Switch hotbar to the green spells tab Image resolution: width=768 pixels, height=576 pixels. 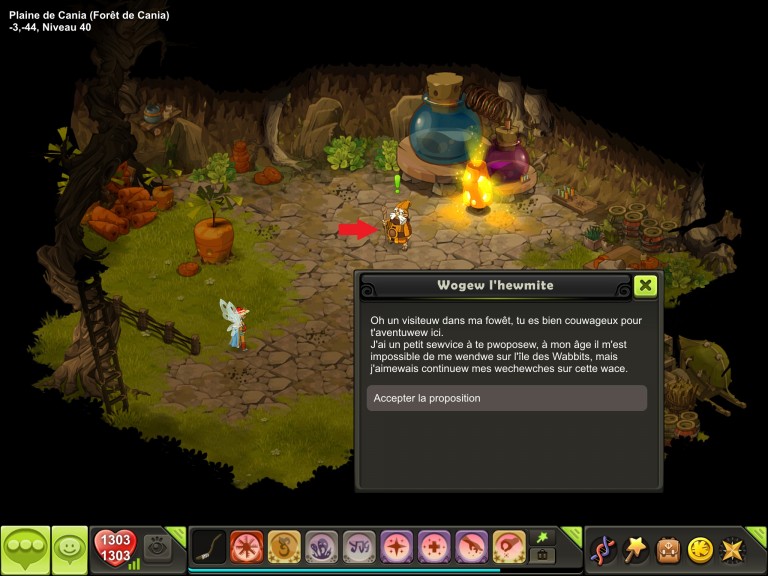pos(543,537)
